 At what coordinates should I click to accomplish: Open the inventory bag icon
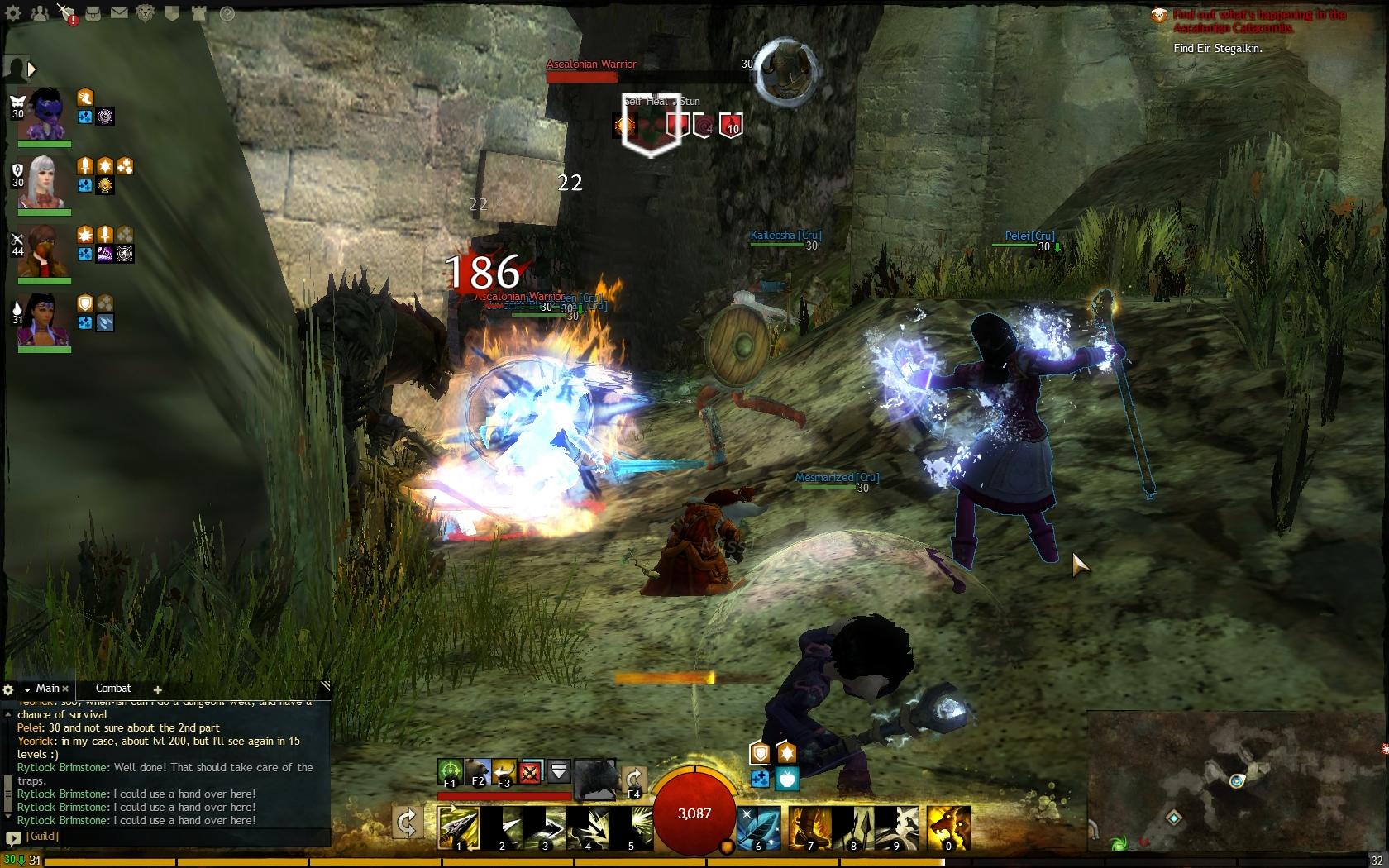tap(94, 13)
